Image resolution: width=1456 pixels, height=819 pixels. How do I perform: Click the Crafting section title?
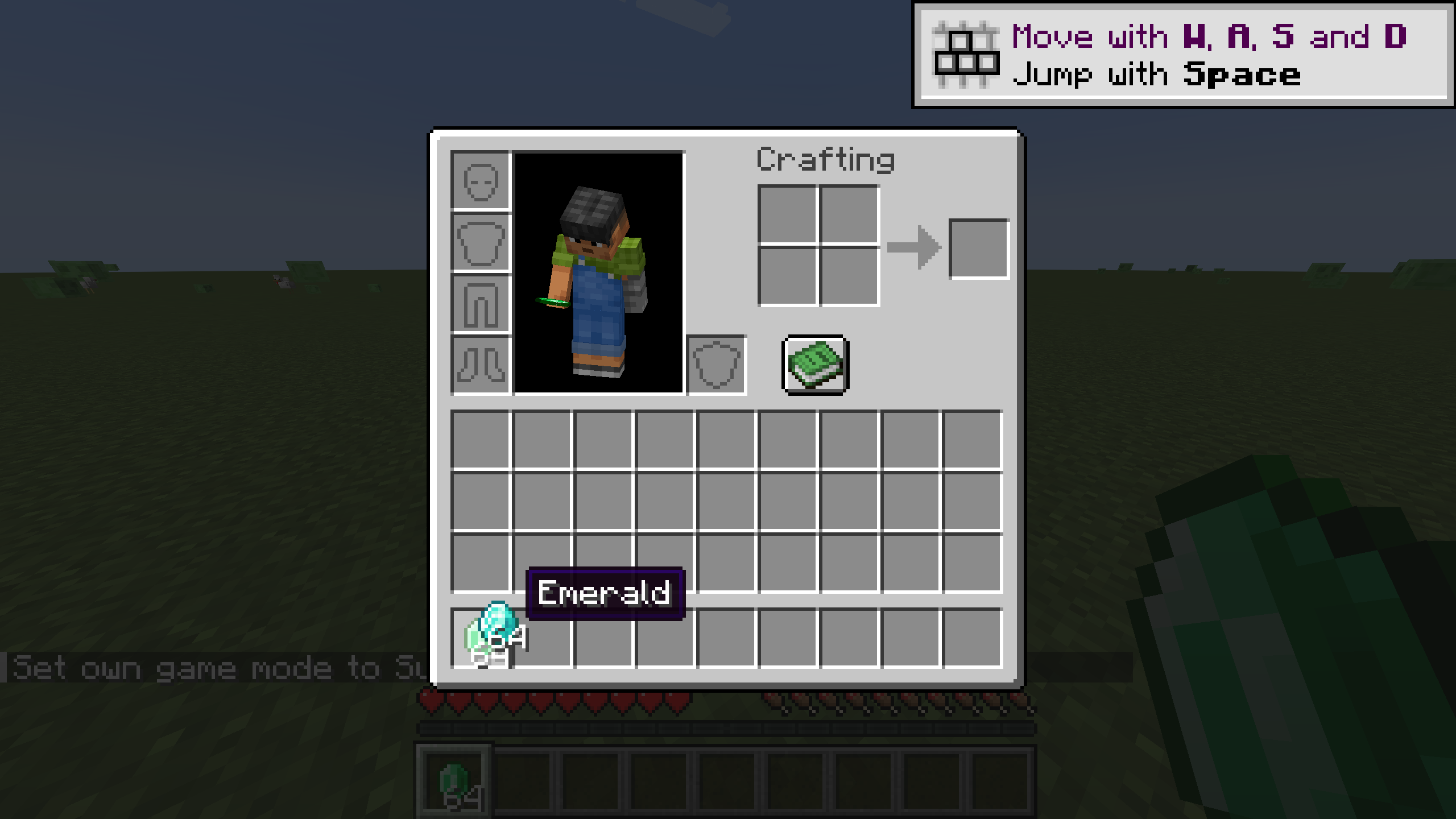[x=826, y=161]
